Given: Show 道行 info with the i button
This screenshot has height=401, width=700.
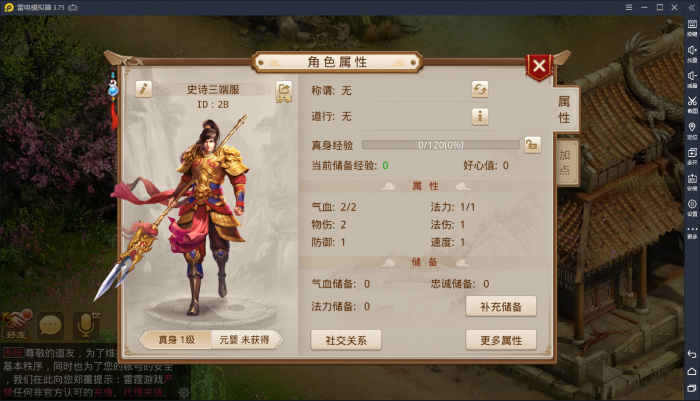Looking at the screenshot, I should click(x=480, y=116).
